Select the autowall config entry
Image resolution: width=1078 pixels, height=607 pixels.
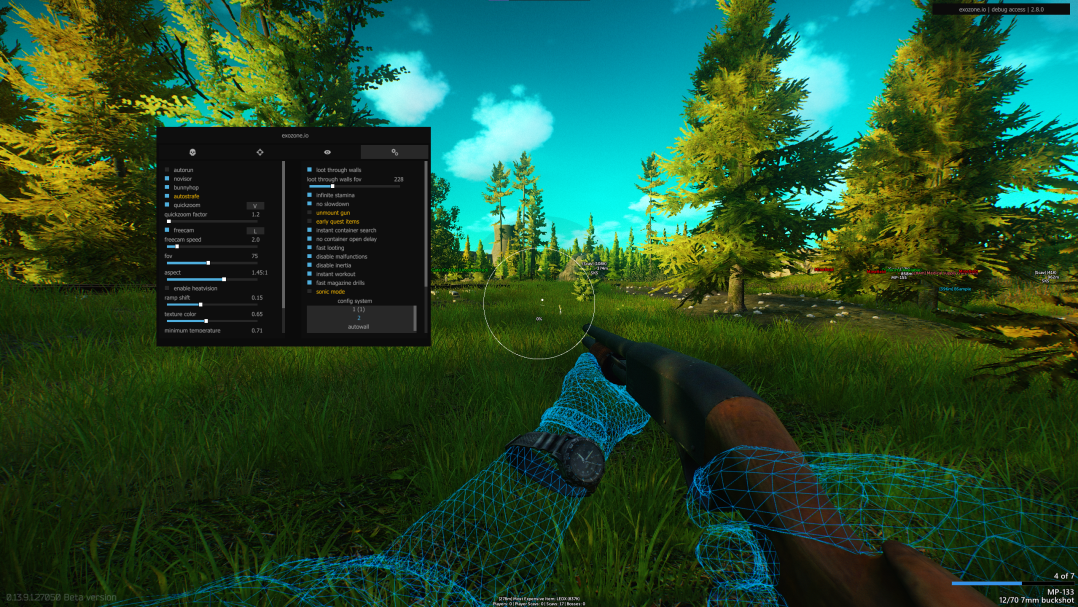pyautogui.click(x=359, y=327)
